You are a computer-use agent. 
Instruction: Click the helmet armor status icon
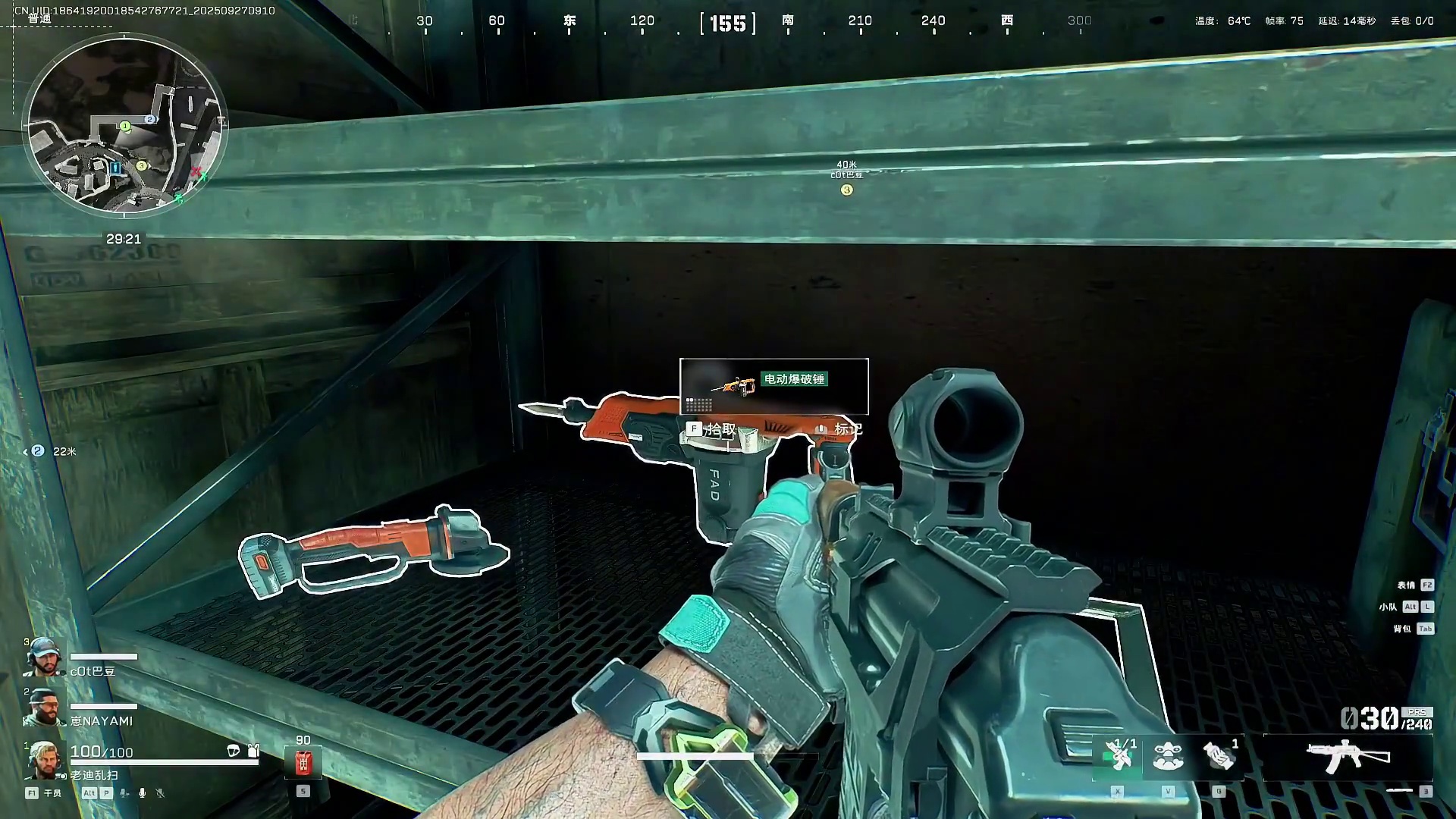click(x=234, y=751)
